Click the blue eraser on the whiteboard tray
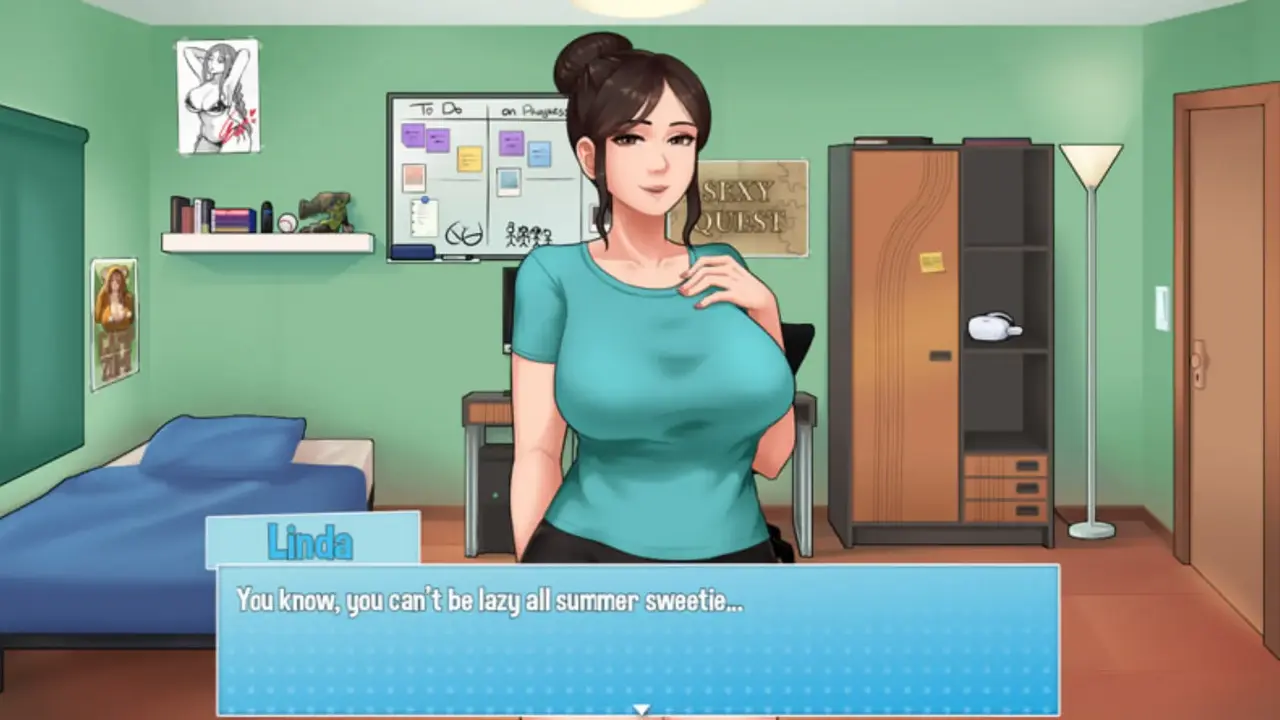 (413, 250)
